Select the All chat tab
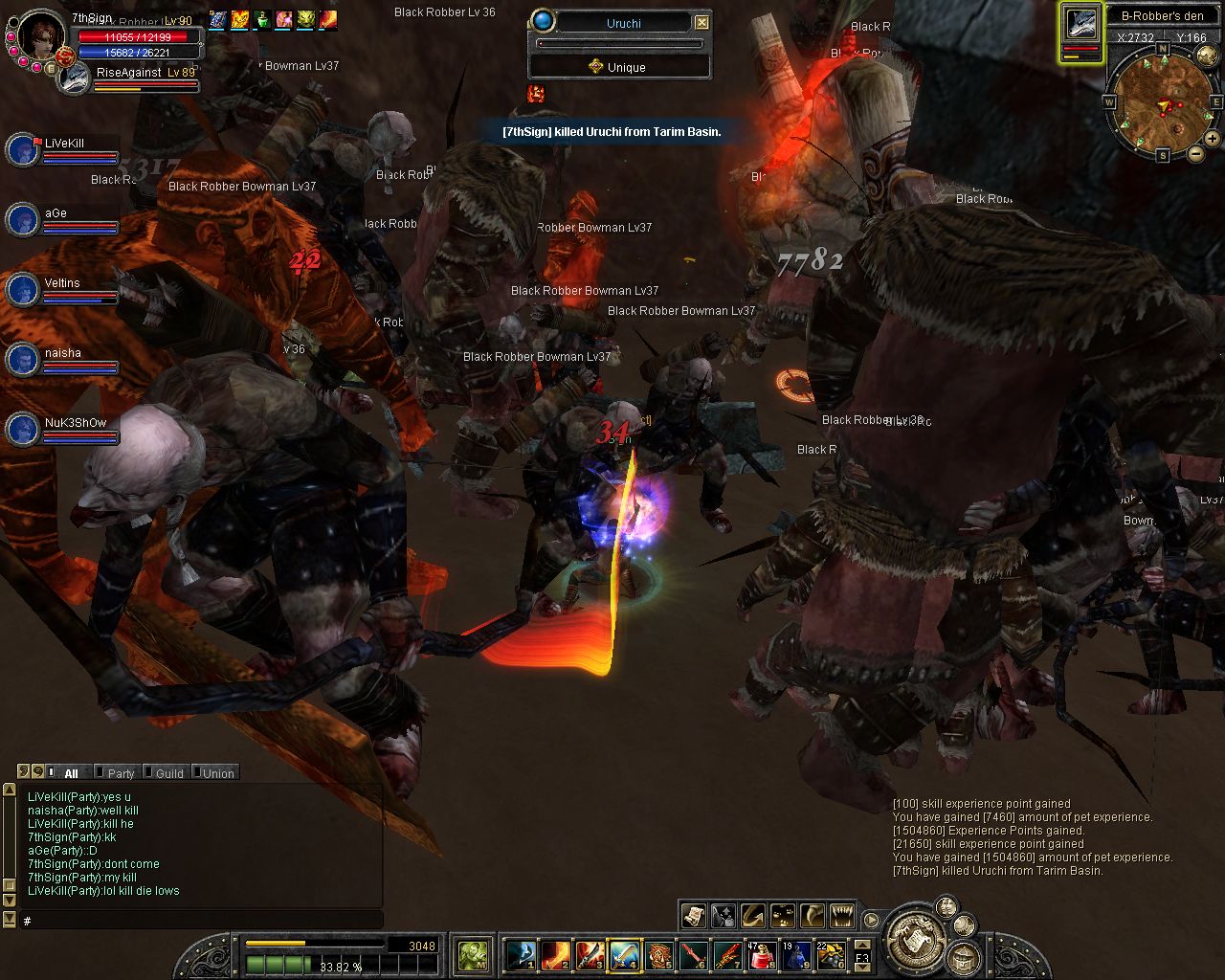Image resolution: width=1225 pixels, height=980 pixels. coord(70,773)
